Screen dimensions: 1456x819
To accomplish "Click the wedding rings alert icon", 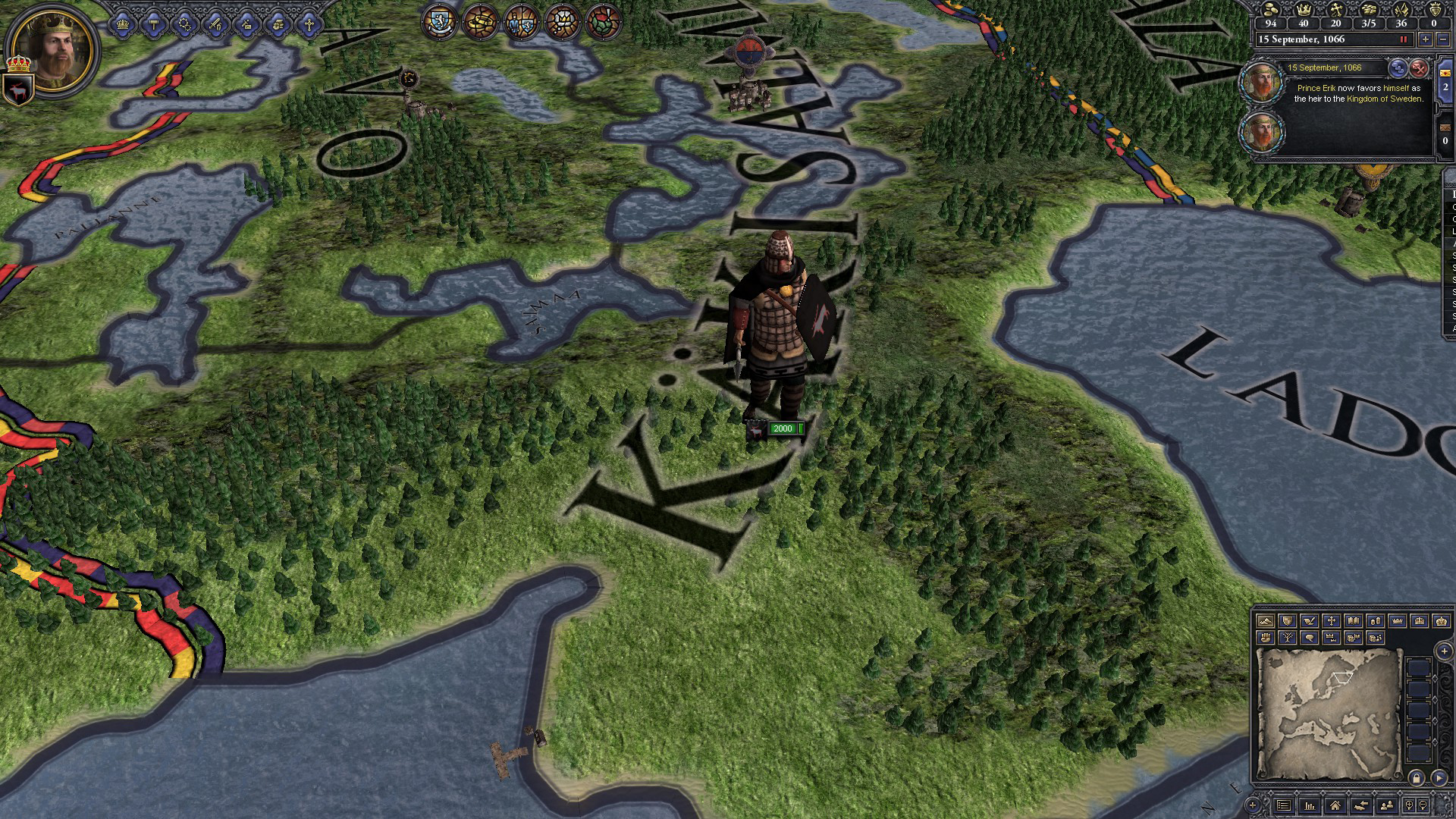I will tap(480, 22).
